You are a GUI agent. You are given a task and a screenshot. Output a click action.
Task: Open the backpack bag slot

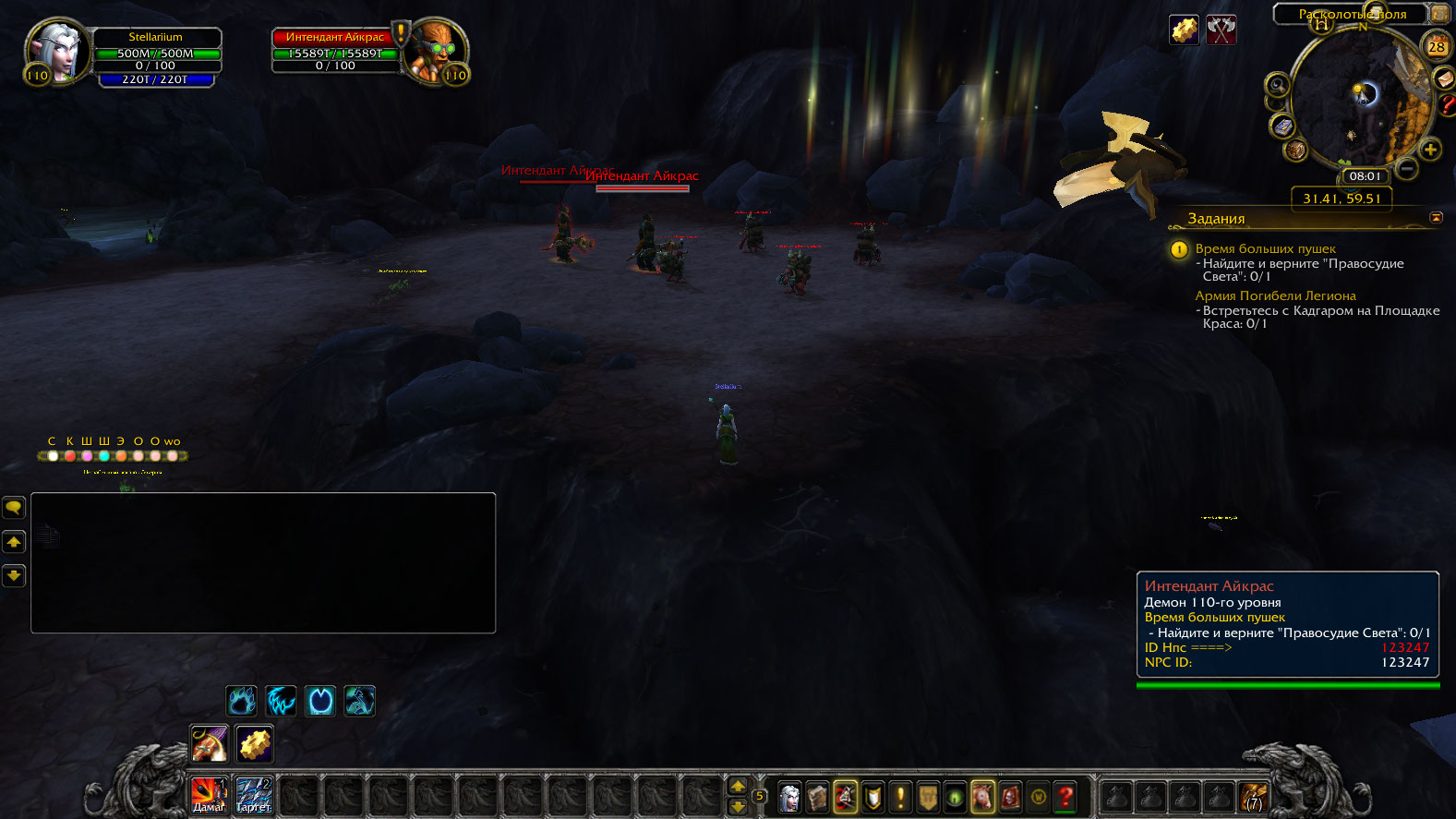pos(1254,796)
